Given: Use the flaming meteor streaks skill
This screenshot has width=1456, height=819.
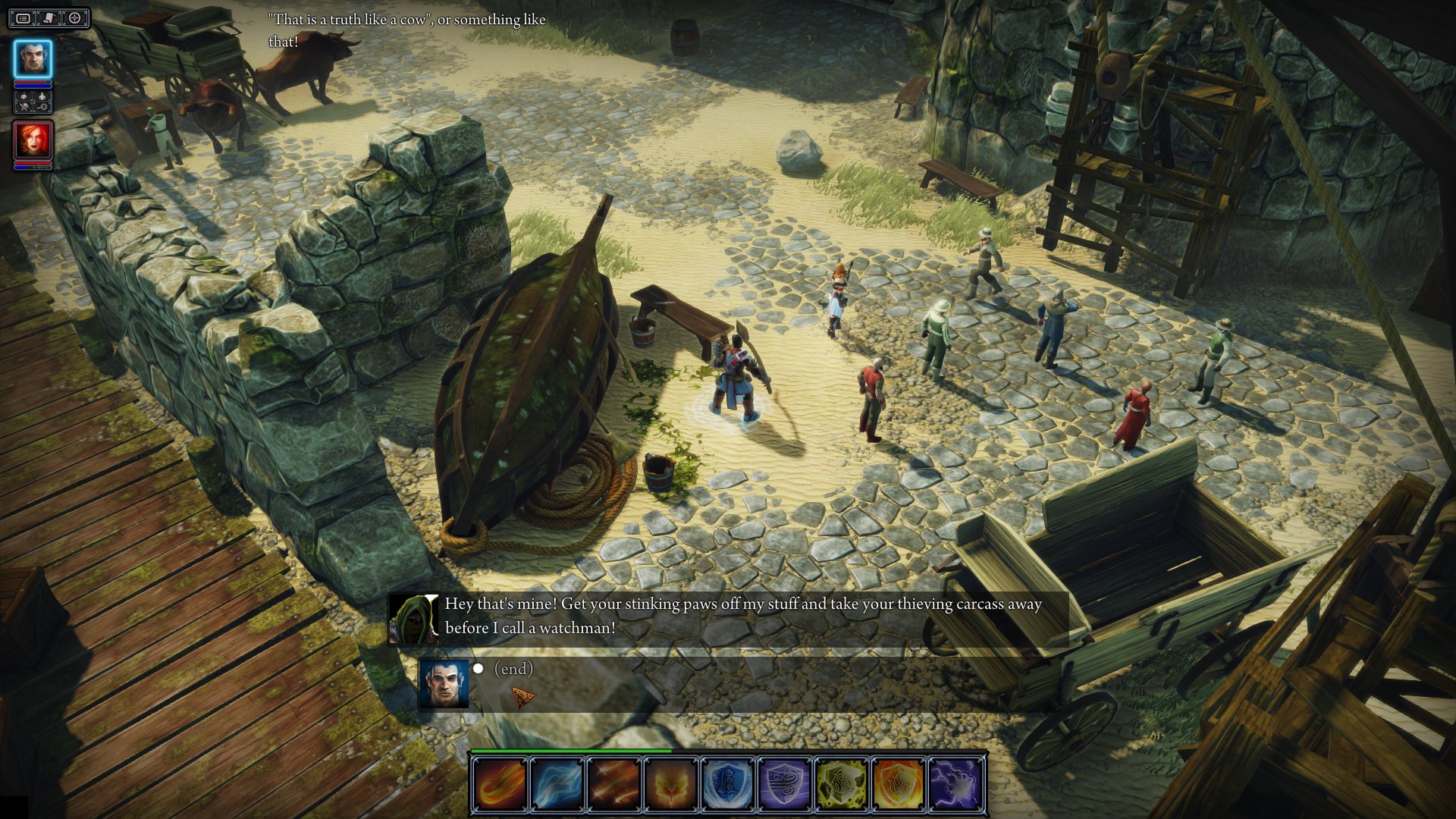Looking at the screenshot, I should [x=614, y=783].
